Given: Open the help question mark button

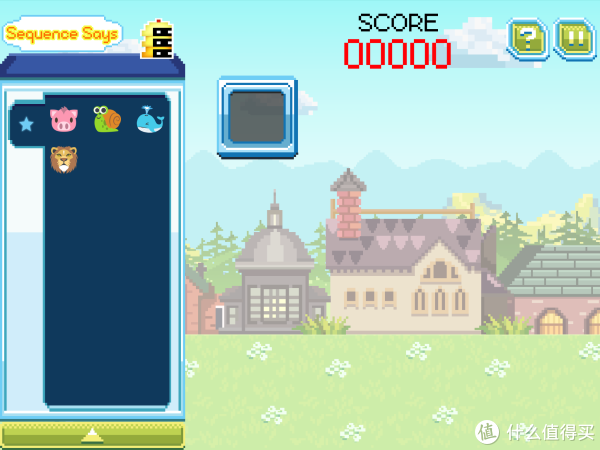Looking at the screenshot, I should (526, 39).
